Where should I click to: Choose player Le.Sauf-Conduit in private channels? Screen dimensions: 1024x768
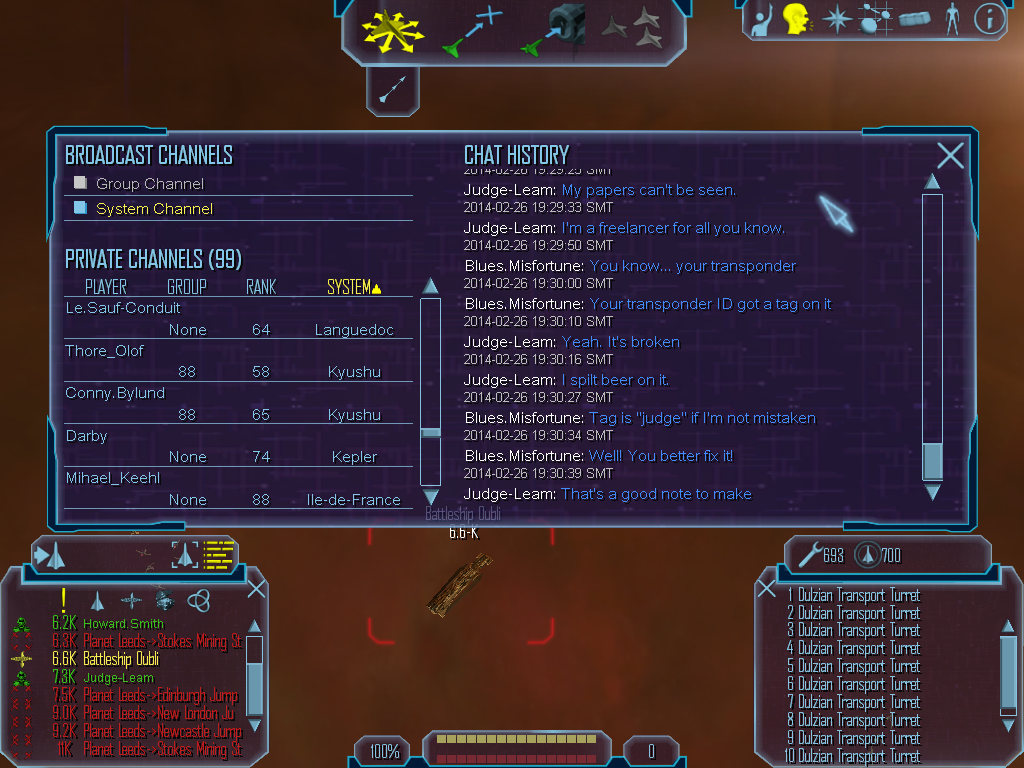[x=123, y=308]
